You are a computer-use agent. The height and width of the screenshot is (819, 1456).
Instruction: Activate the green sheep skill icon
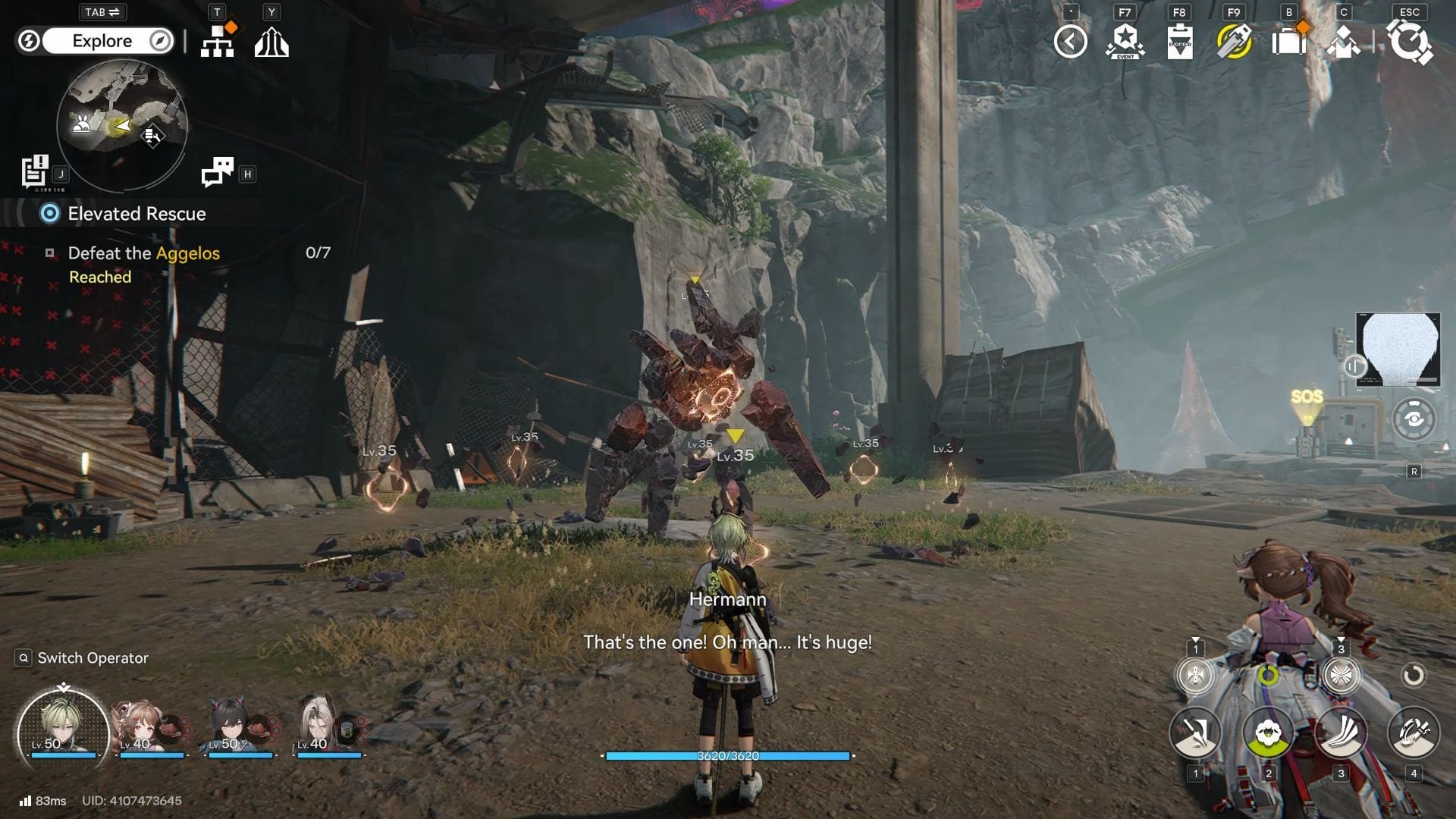click(1268, 733)
